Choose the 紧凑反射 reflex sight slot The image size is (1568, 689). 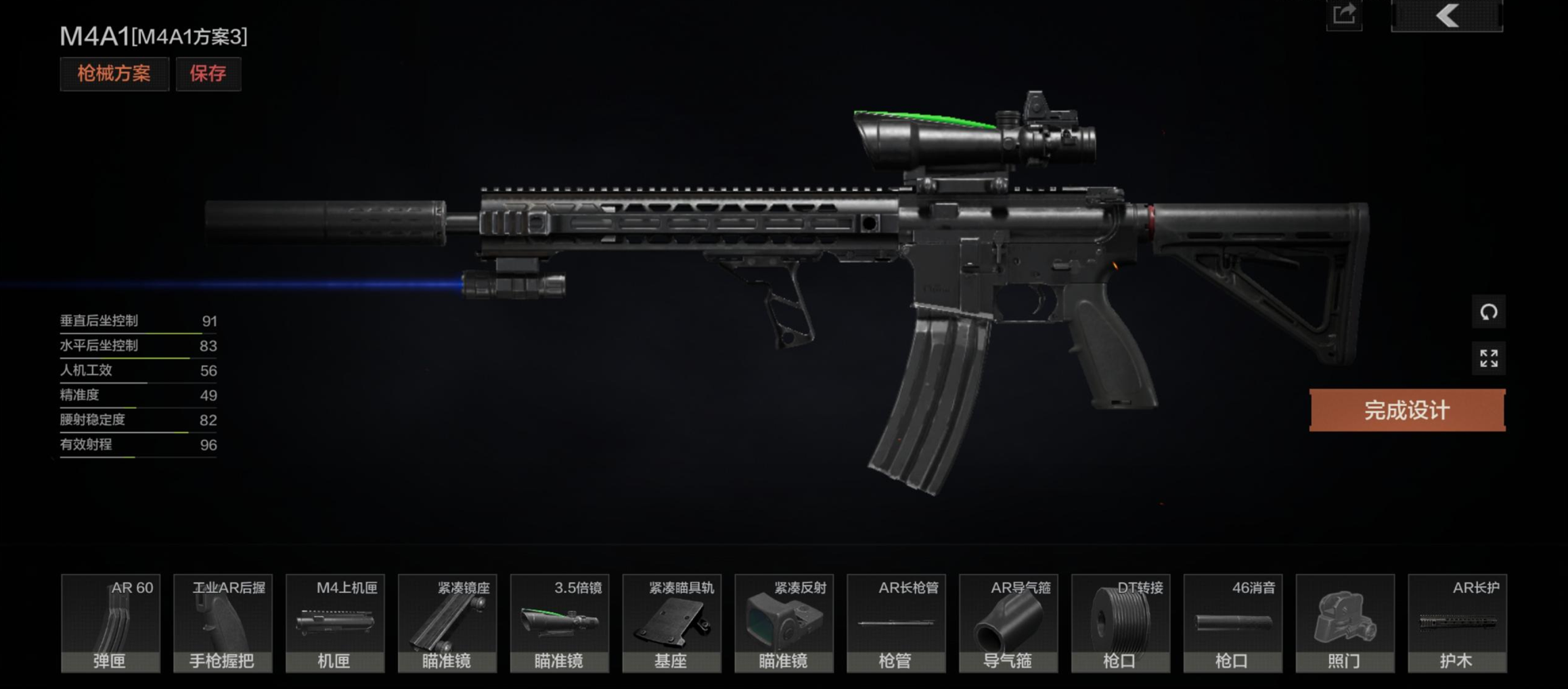[784, 623]
